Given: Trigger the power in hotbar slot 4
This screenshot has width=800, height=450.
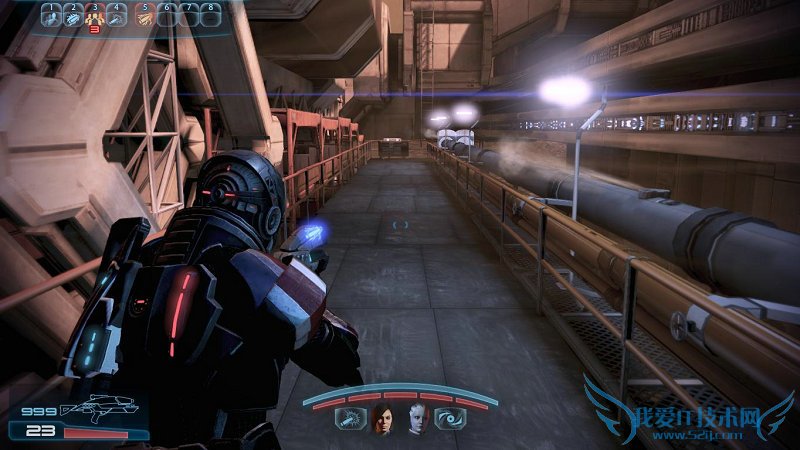Looking at the screenshot, I should coord(117,17).
